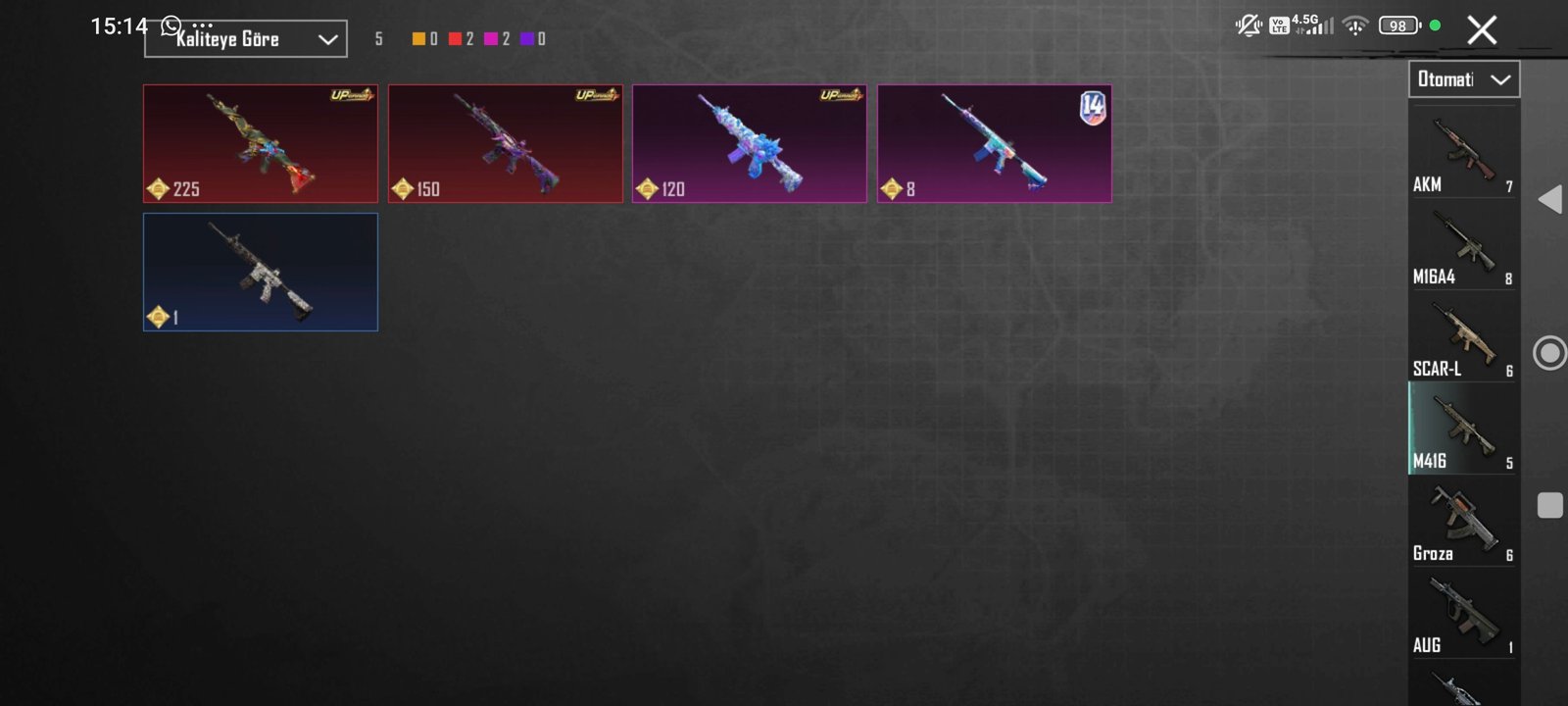Open the Otomatik weapon type dropdown
This screenshot has height=706, width=1568.
(x=1464, y=79)
